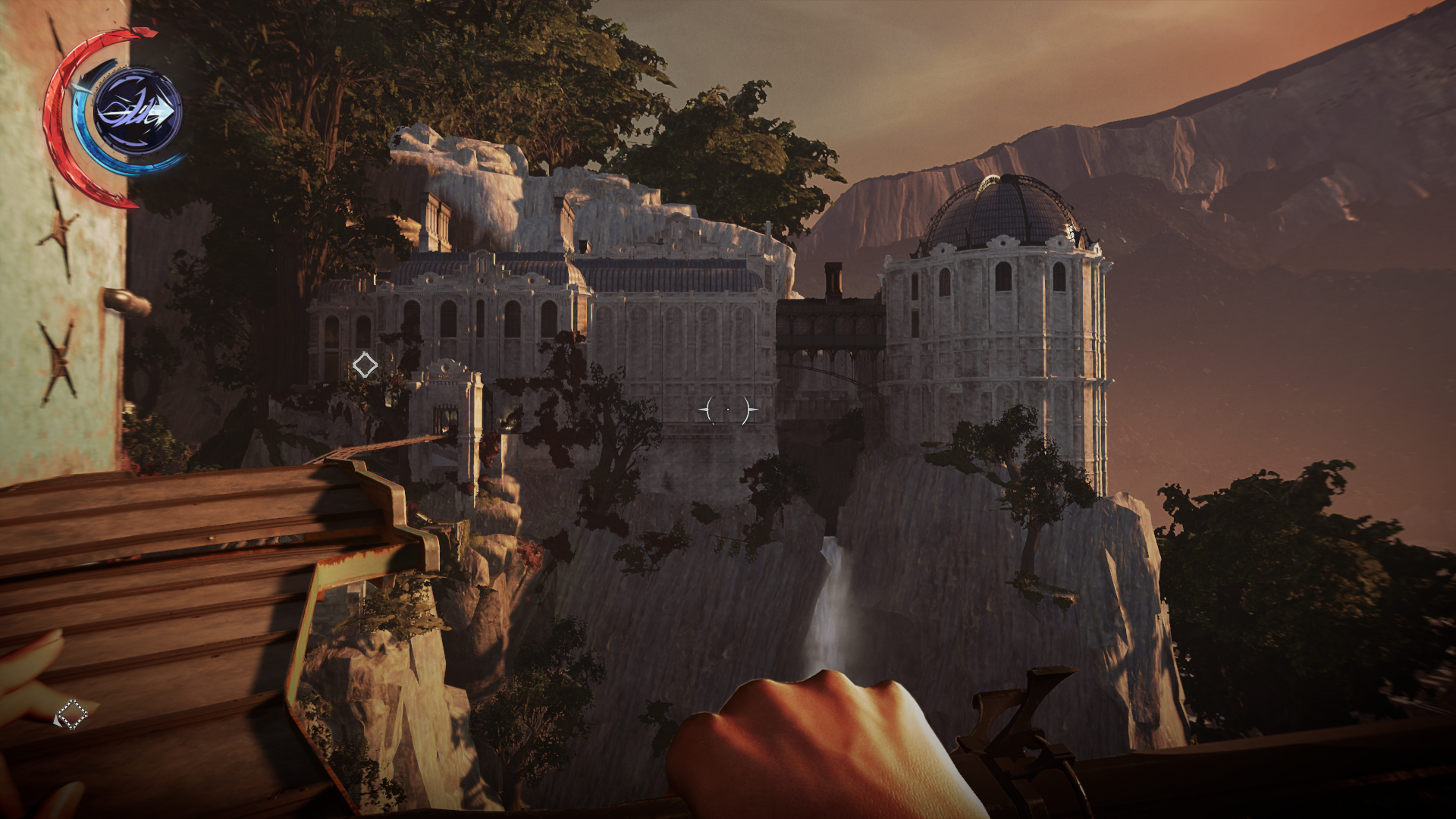Viewport: 1456px width, 819px height.
Task: Click the dotted diamond waypoint marker
Action: tap(72, 714)
